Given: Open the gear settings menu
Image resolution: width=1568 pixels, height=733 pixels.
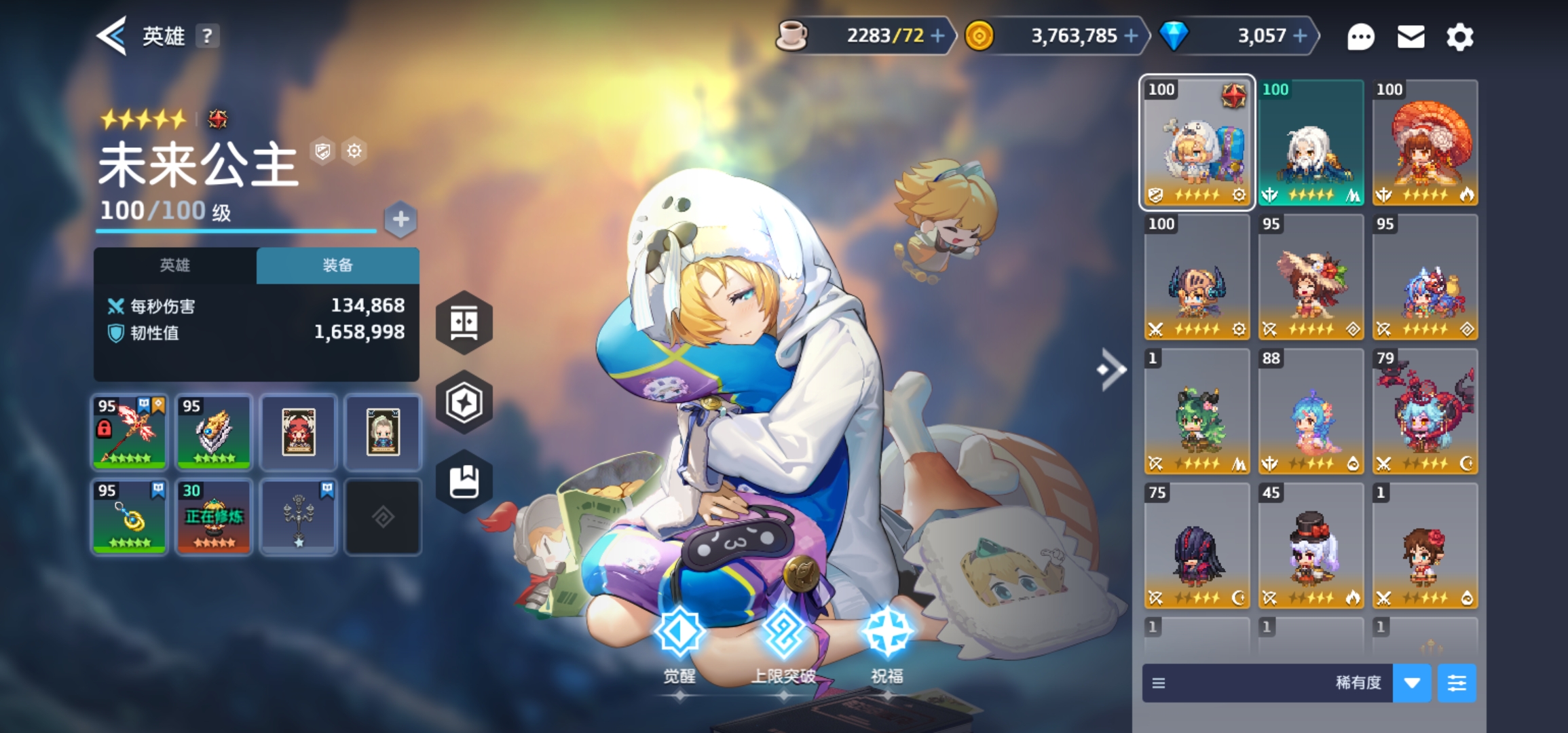Looking at the screenshot, I should pyautogui.click(x=1459, y=37).
